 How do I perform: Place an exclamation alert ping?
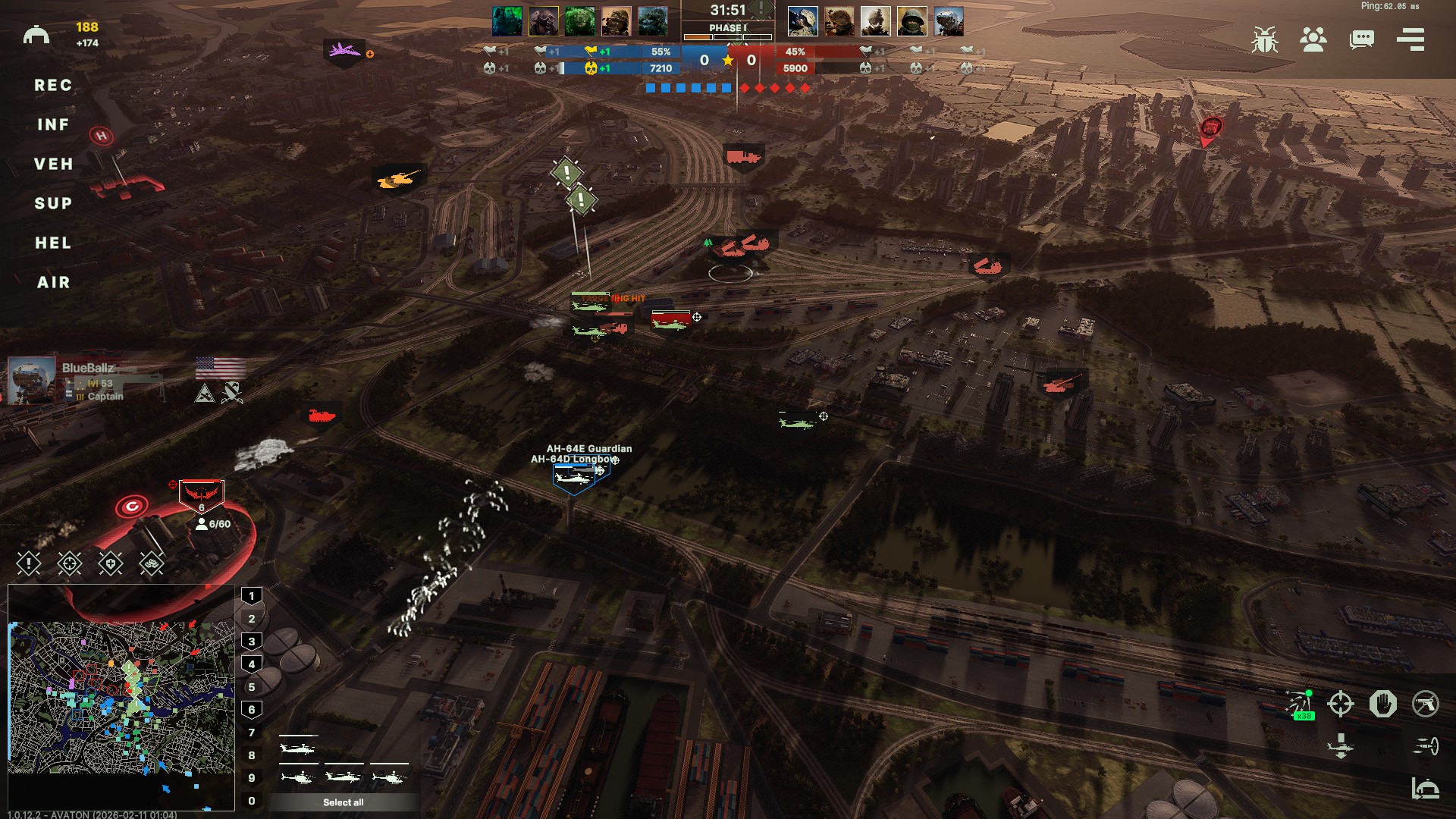(x=29, y=563)
